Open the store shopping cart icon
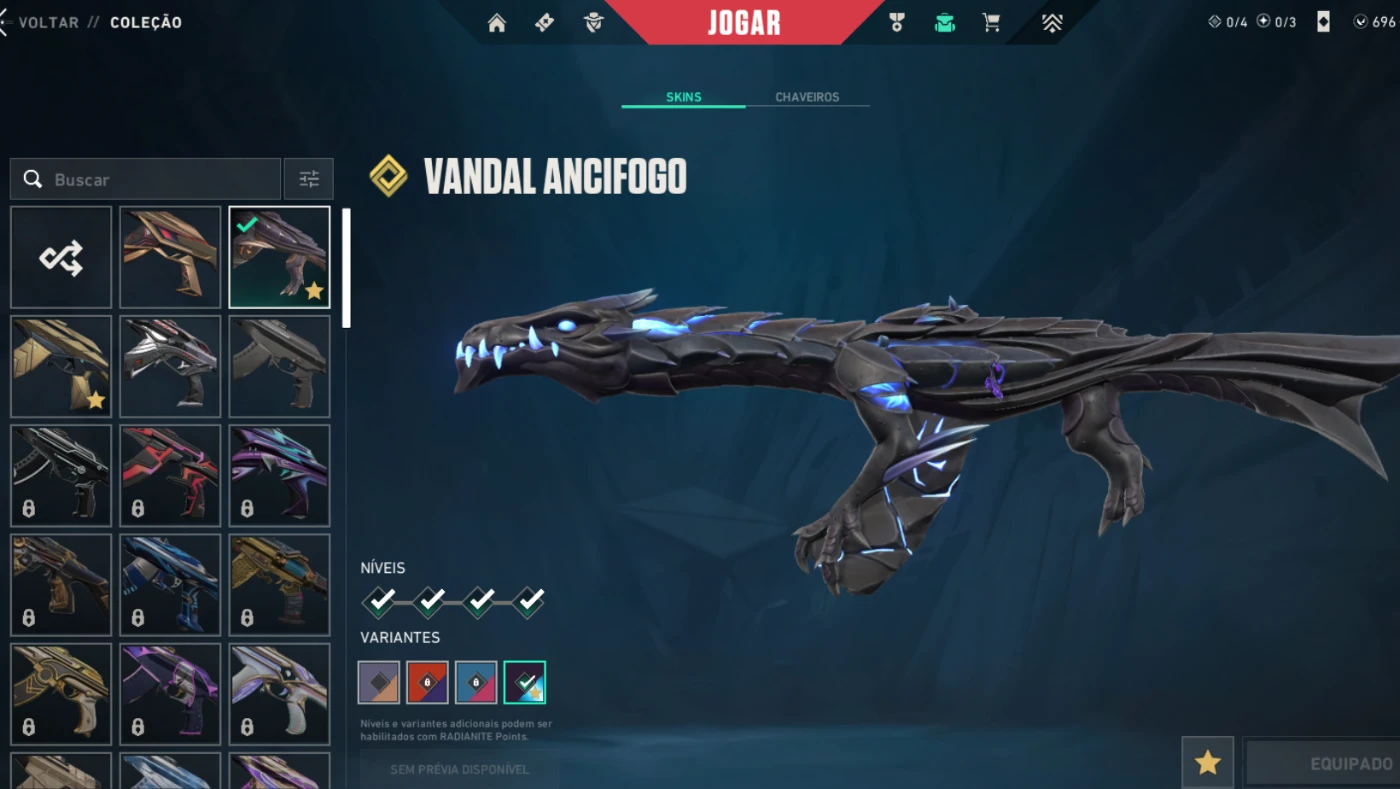 (x=991, y=23)
